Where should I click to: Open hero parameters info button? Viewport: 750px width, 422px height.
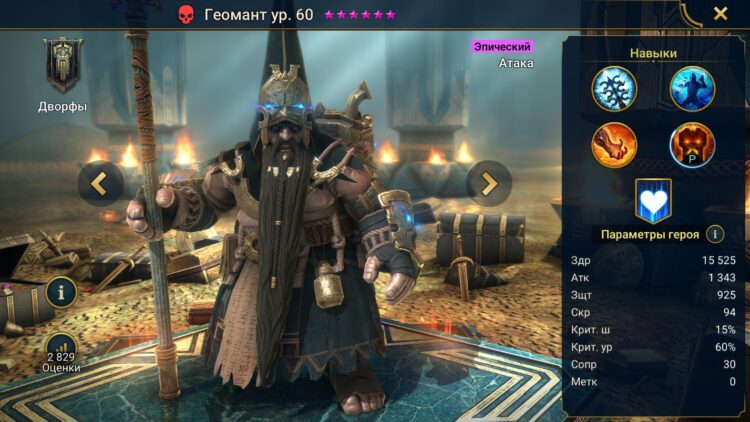point(715,234)
